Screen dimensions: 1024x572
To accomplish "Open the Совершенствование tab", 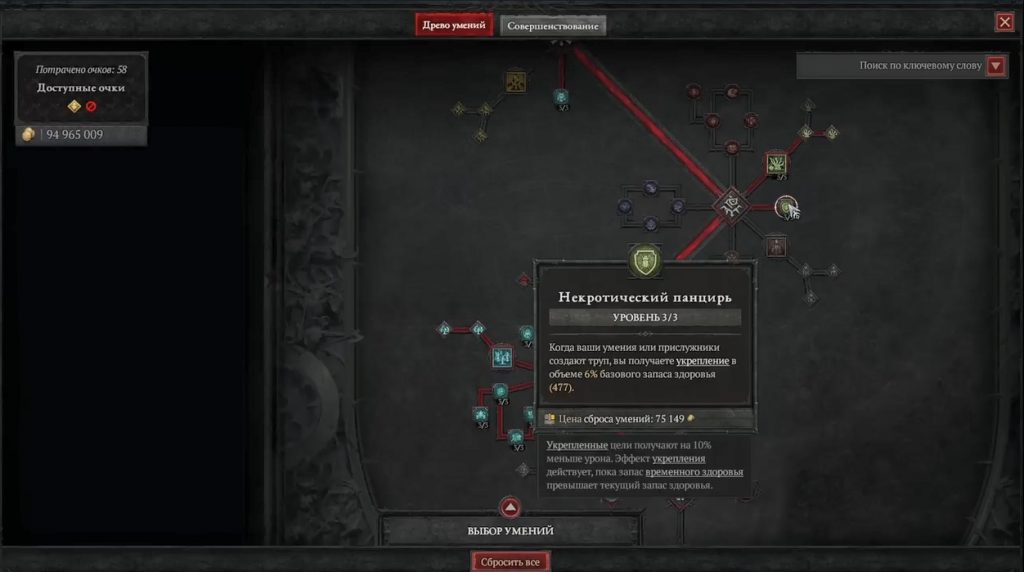I will [553, 25].
